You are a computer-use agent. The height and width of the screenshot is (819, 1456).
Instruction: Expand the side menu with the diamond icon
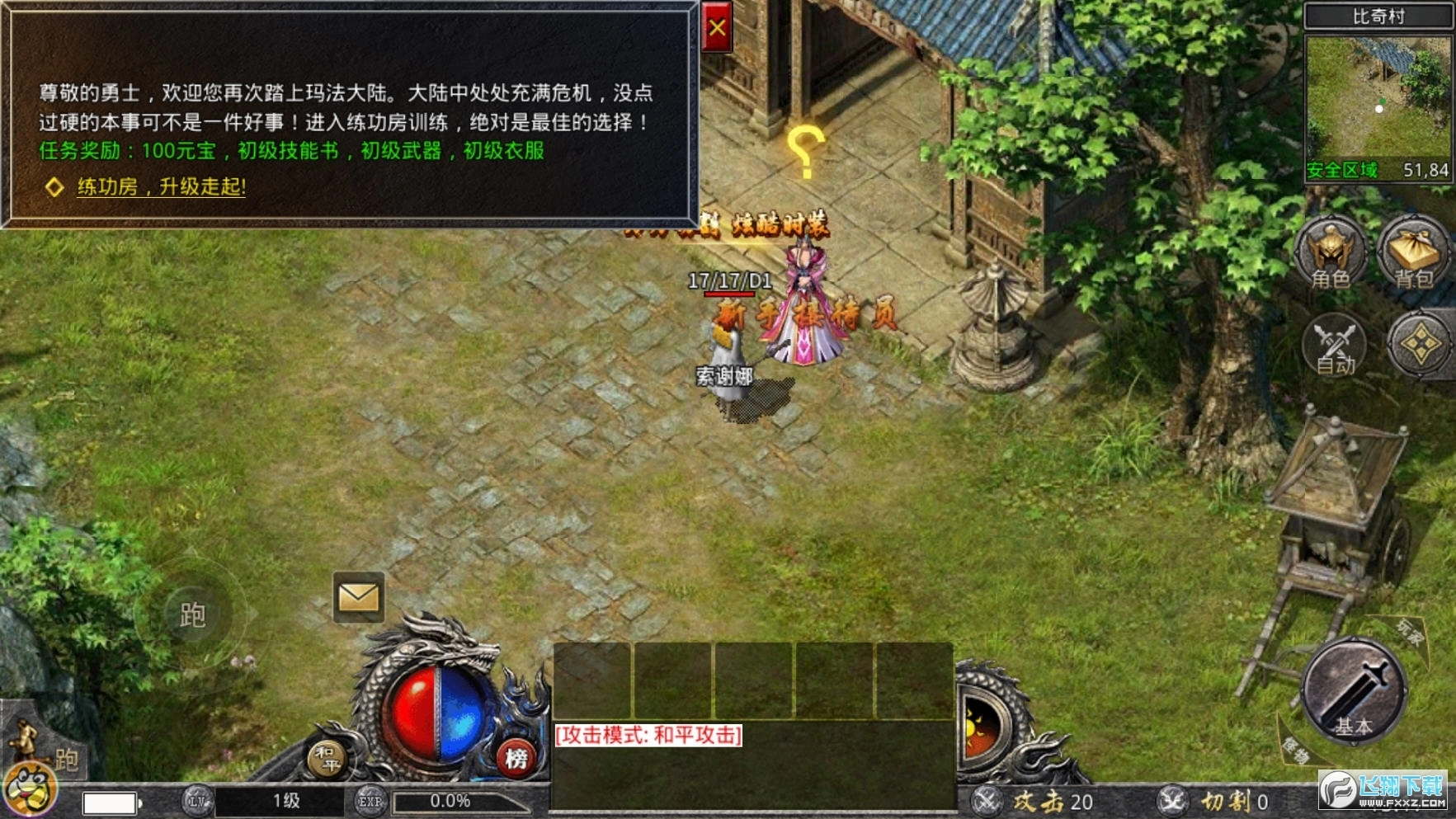click(x=1421, y=345)
